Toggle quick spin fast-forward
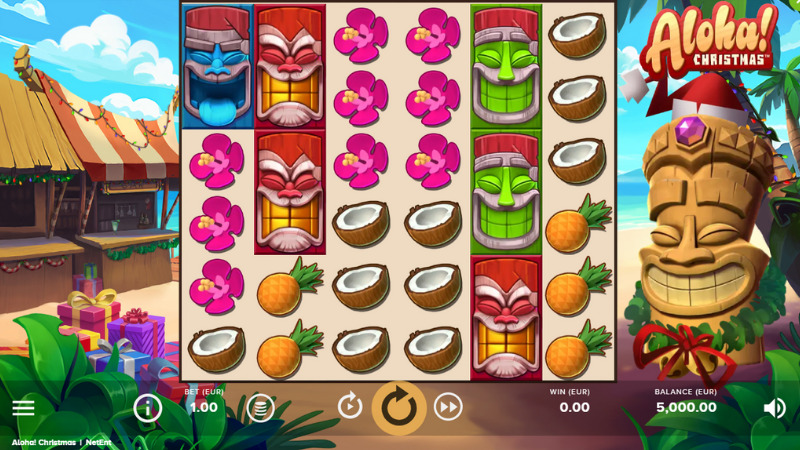 [x=448, y=406]
